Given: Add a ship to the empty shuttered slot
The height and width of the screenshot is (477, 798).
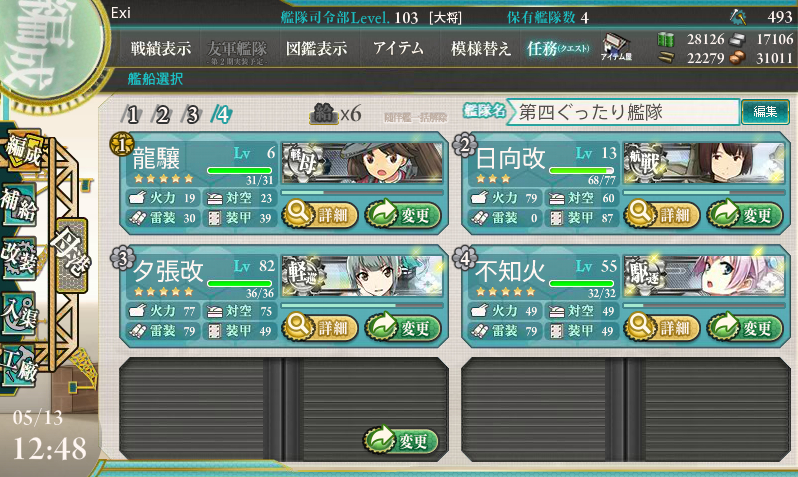Looking at the screenshot, I should tap(402, 440).
